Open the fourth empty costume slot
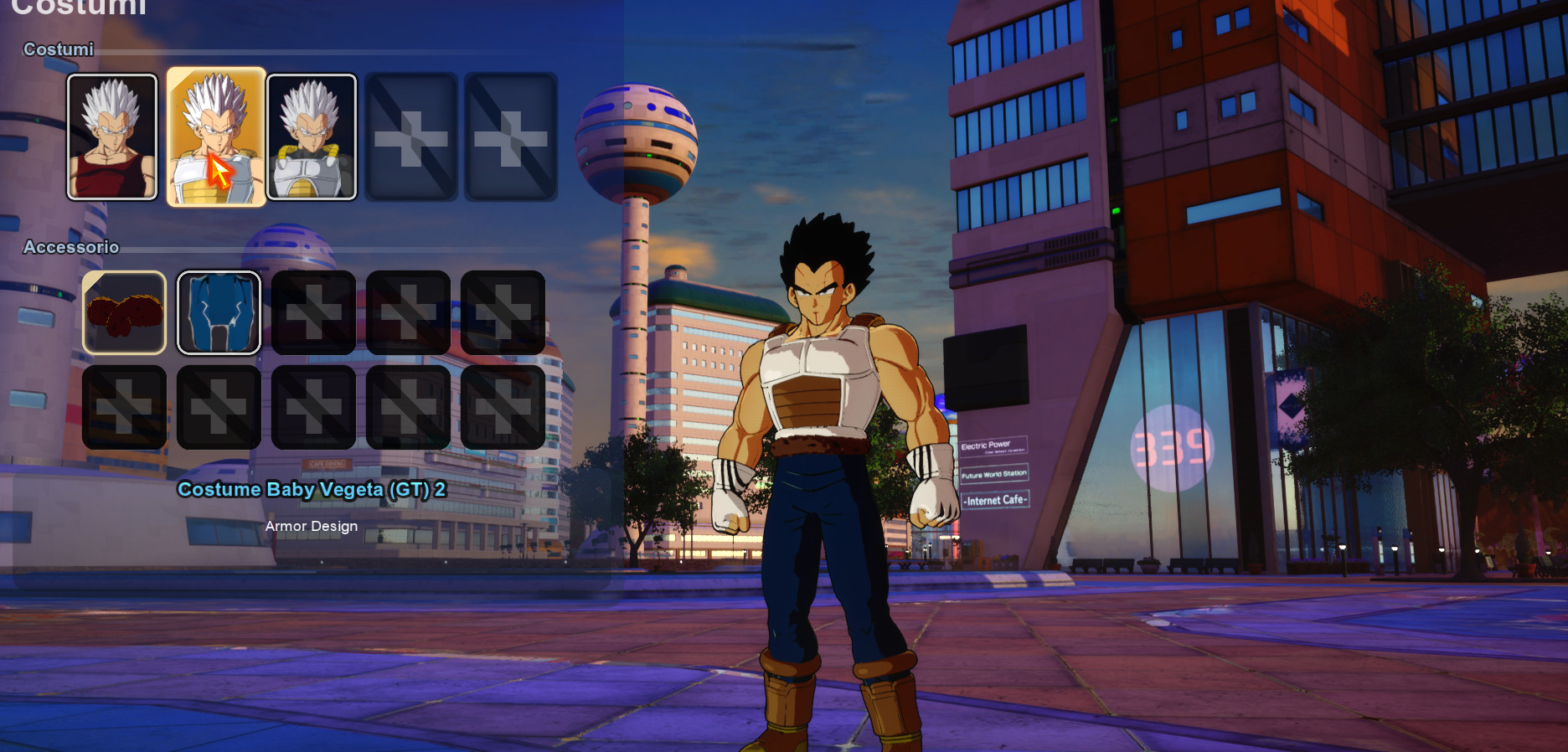Viewport: 1568px width, 752px height. click(412, 136)
